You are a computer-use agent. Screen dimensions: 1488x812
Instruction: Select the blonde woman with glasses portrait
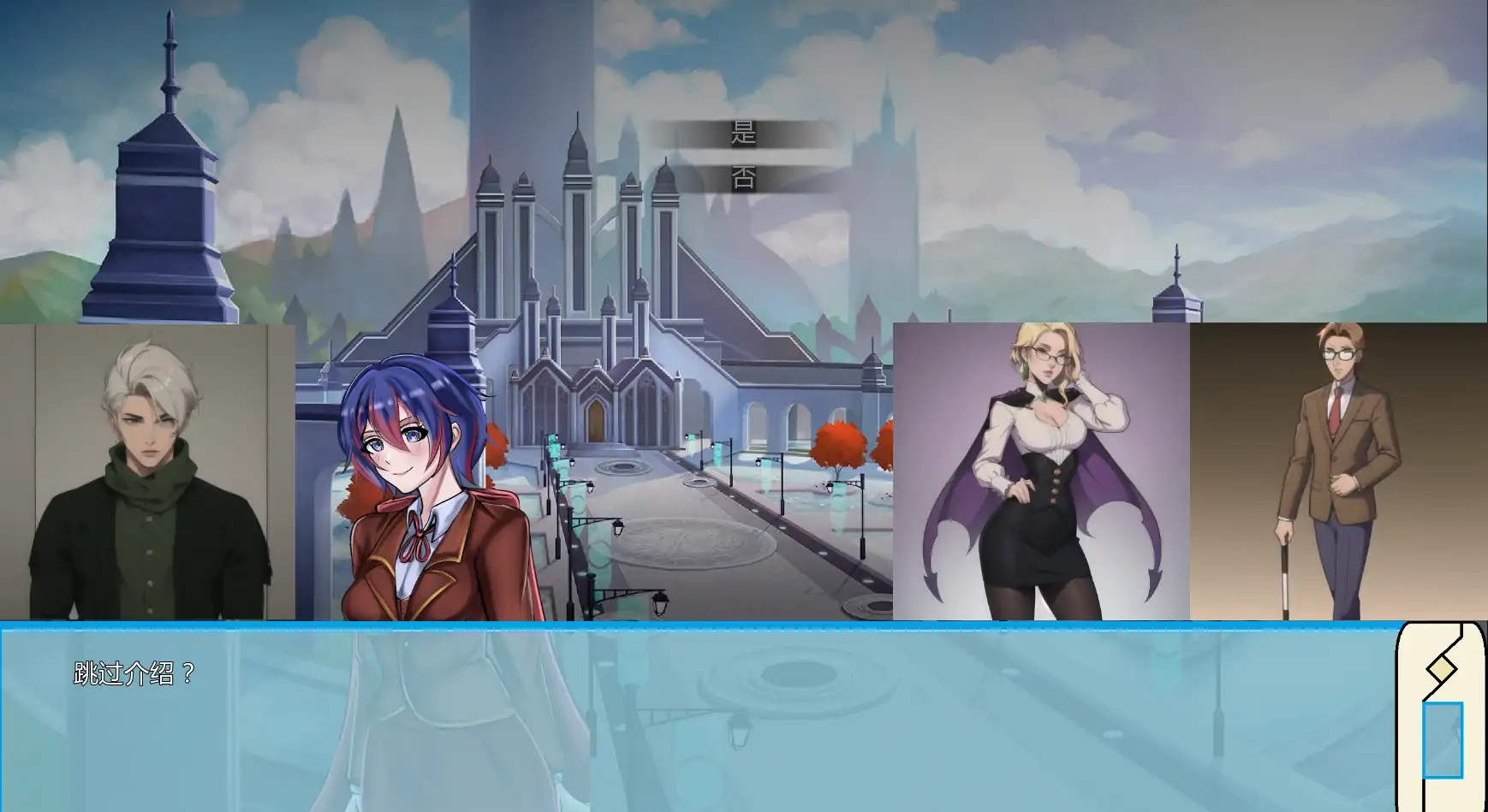tap(1040, 471)
